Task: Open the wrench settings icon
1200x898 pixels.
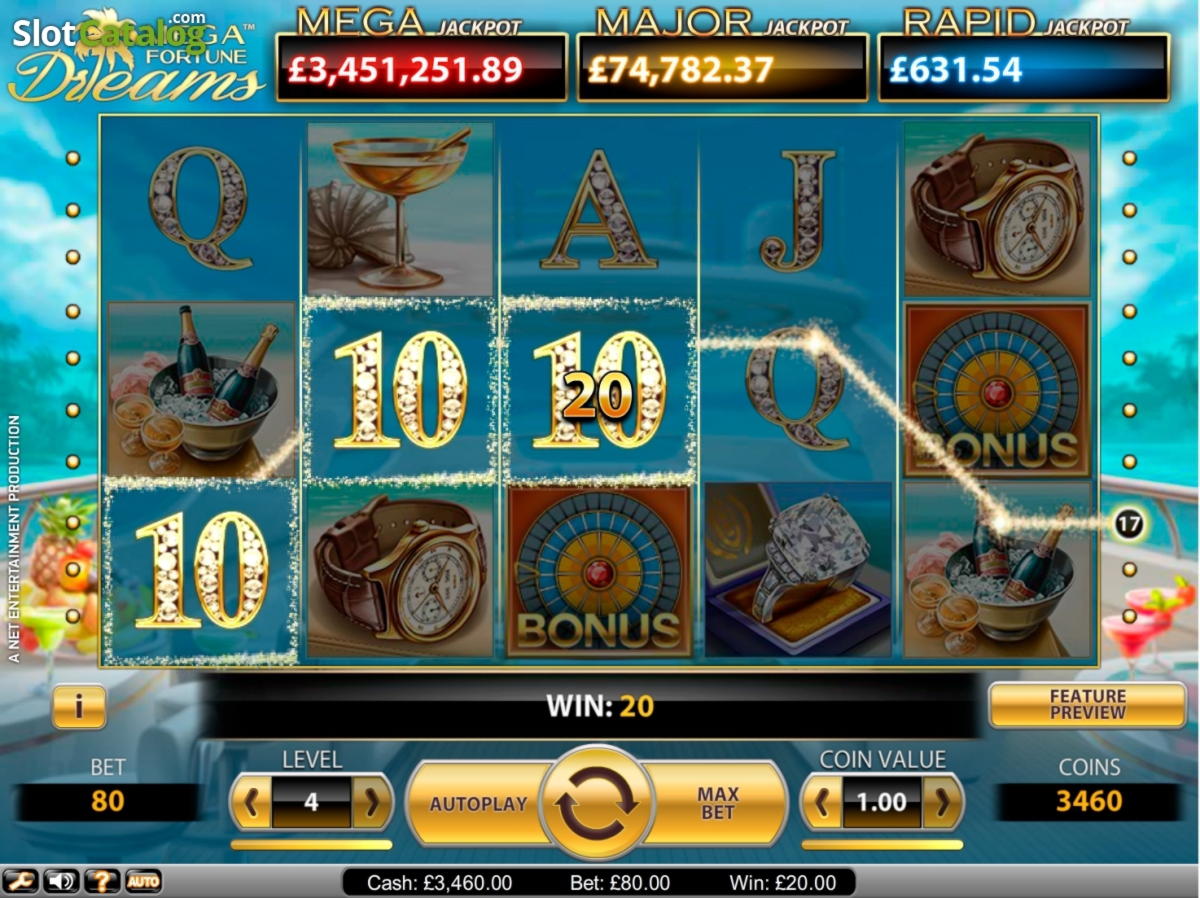Action: (x=19, y=881)
